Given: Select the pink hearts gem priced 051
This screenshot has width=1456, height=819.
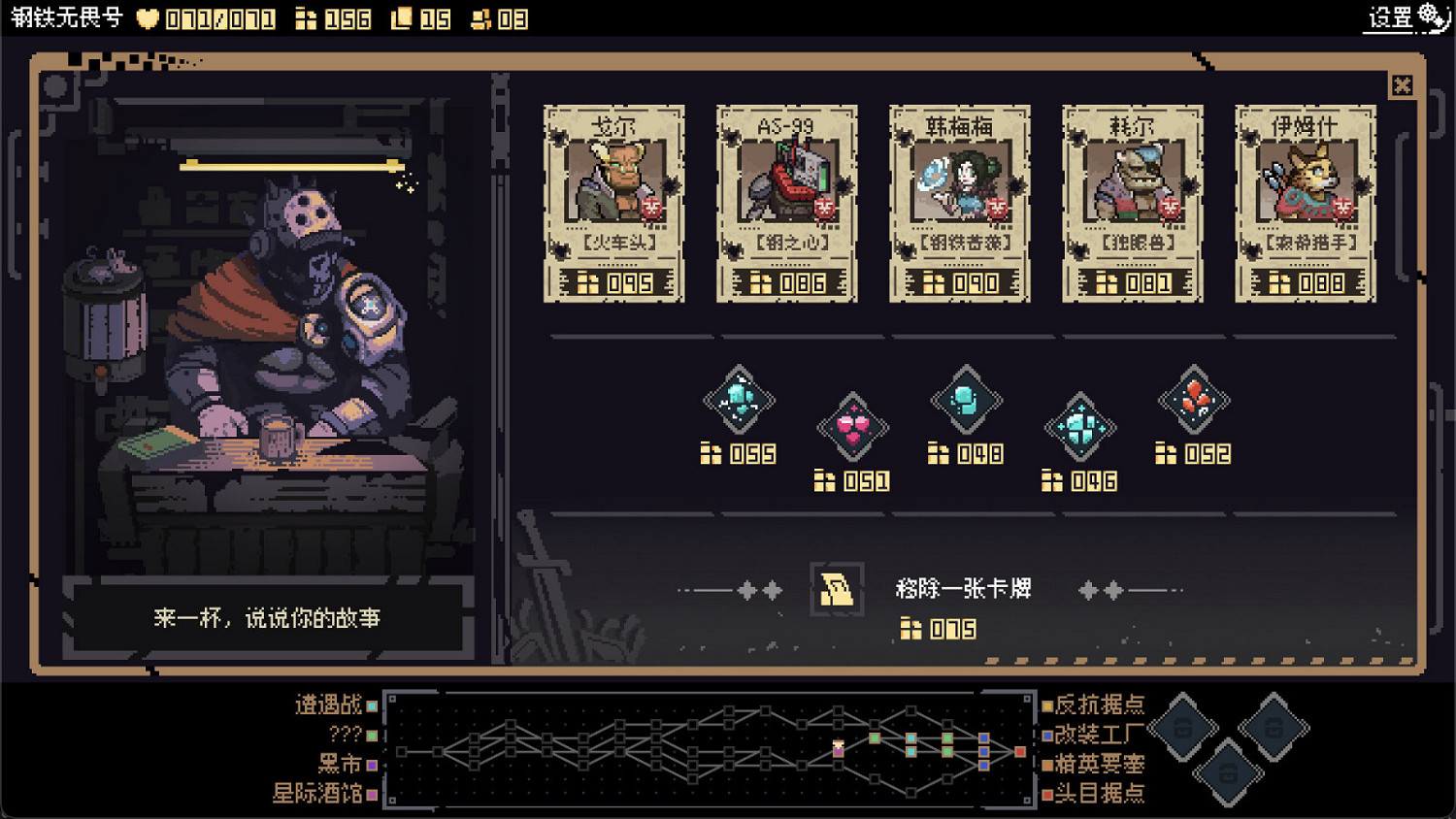Looking at the screenshot, I should [x=852, y=425].
